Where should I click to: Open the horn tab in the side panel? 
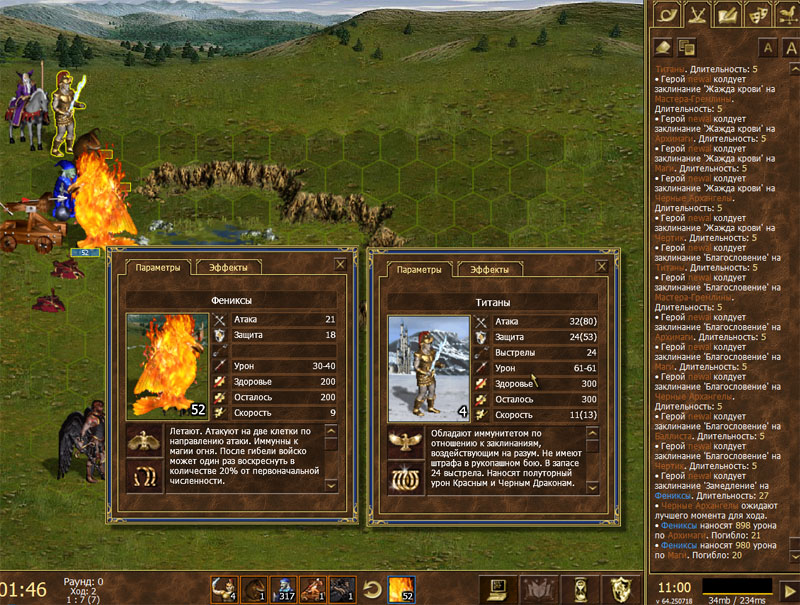(665, 14)
